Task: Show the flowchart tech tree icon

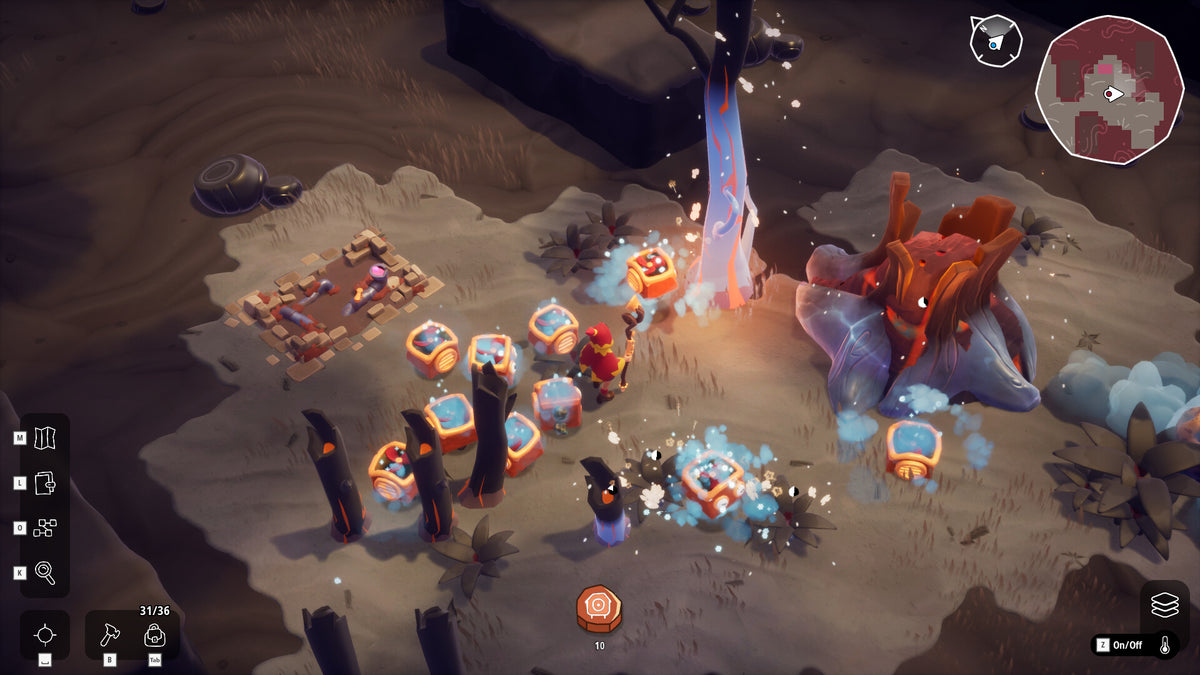Action: click(x=46, y=528)
